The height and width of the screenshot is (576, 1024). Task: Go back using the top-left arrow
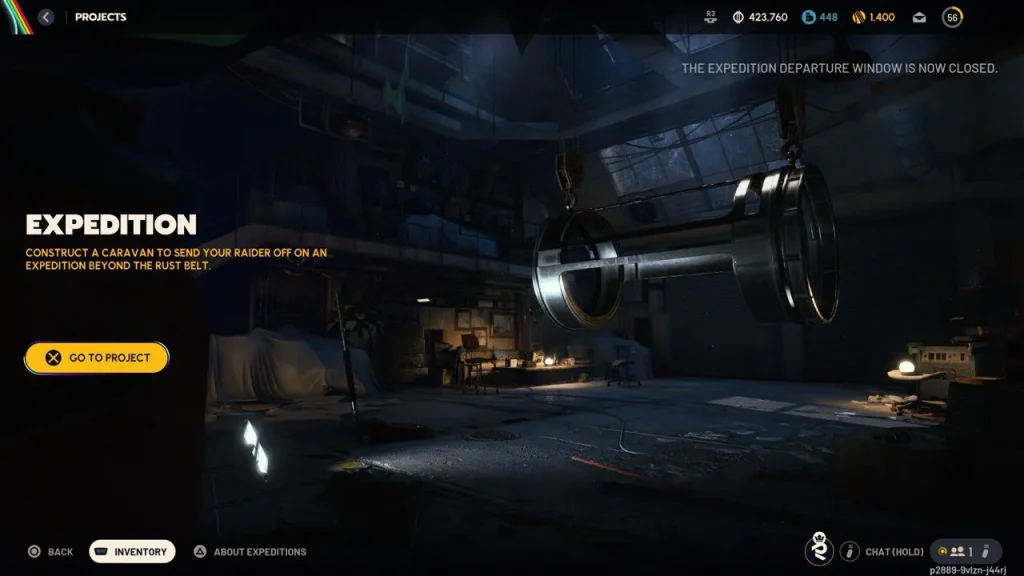coord(46,17)
